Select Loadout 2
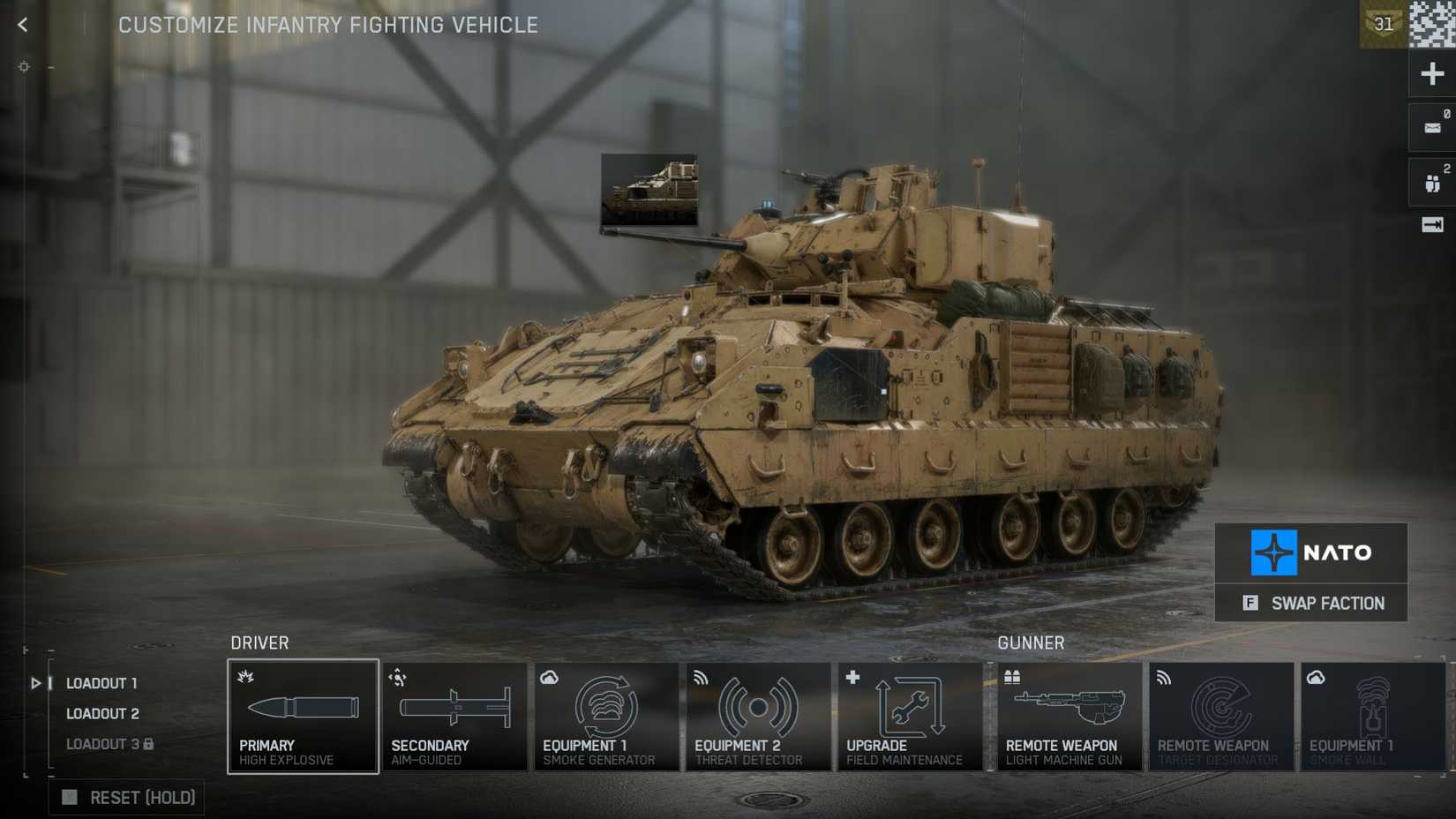The width and height of the screenshot is (1456, 819). (101, 713)
